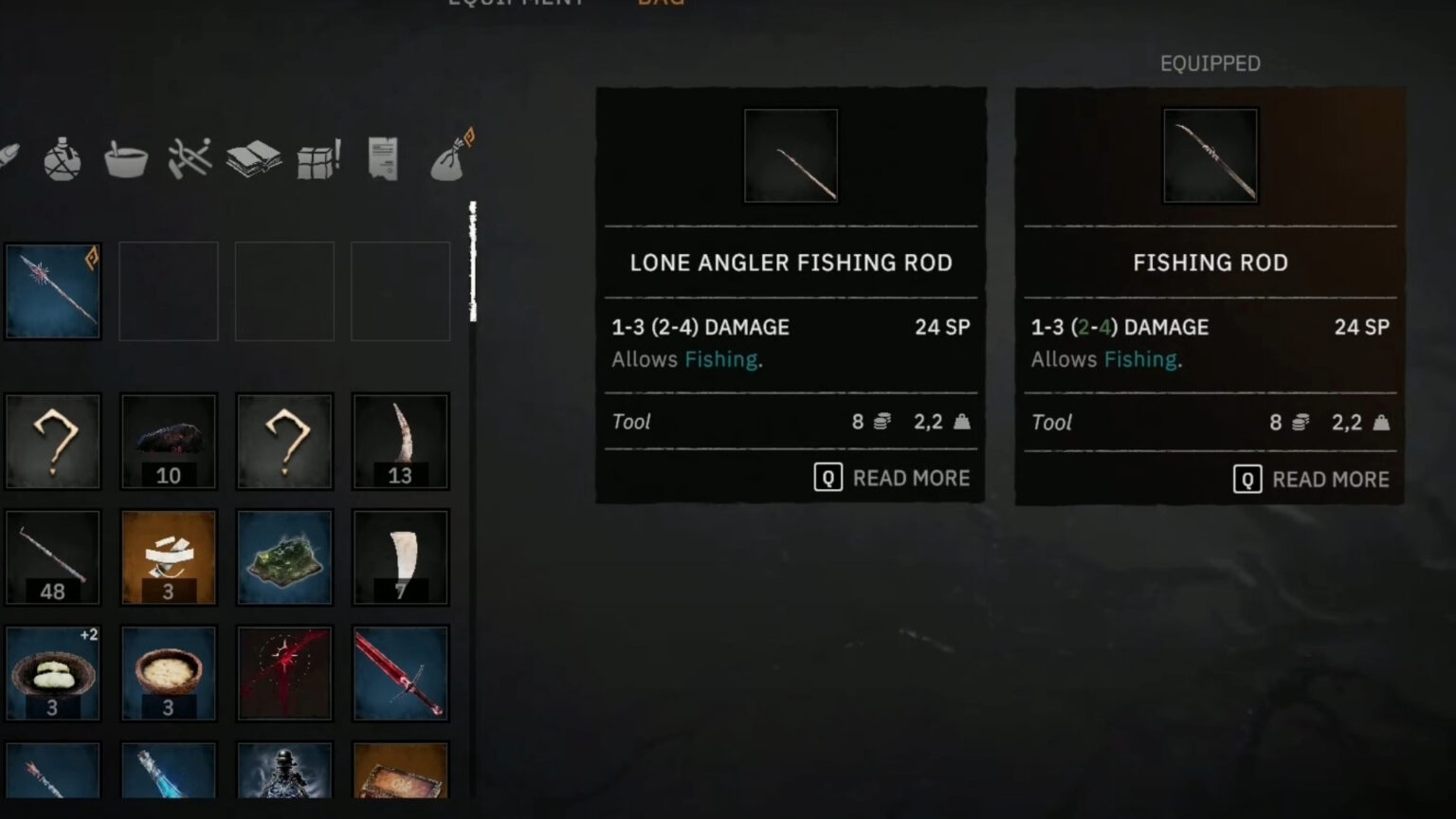Click the coins cost icon on Fishing Rod card
Image resolution: width=1456 pixels, height=819 pixels.
coord(1299,422)
